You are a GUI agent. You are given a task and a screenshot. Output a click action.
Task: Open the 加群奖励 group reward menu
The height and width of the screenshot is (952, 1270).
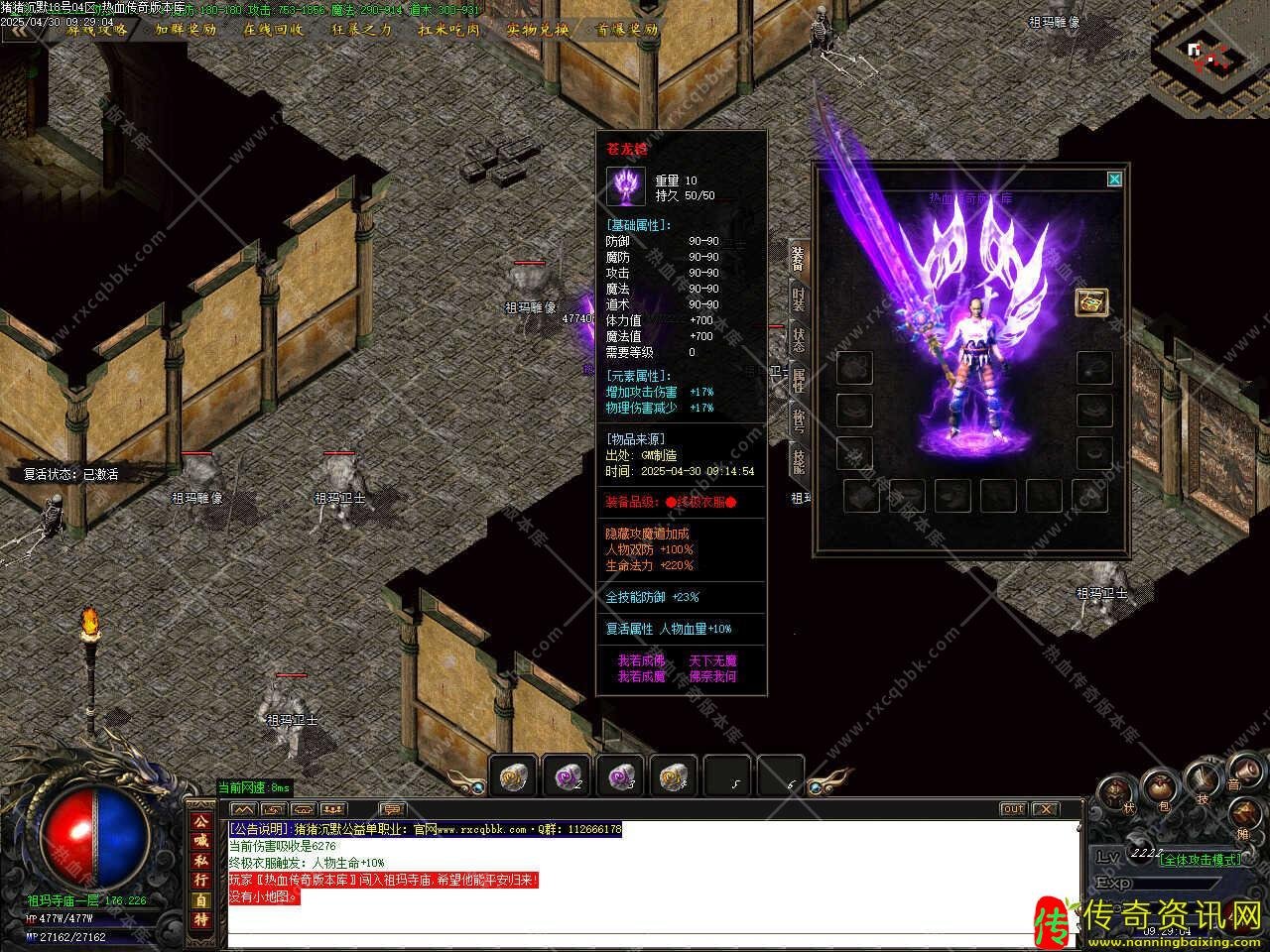click(x=186, y=30)
